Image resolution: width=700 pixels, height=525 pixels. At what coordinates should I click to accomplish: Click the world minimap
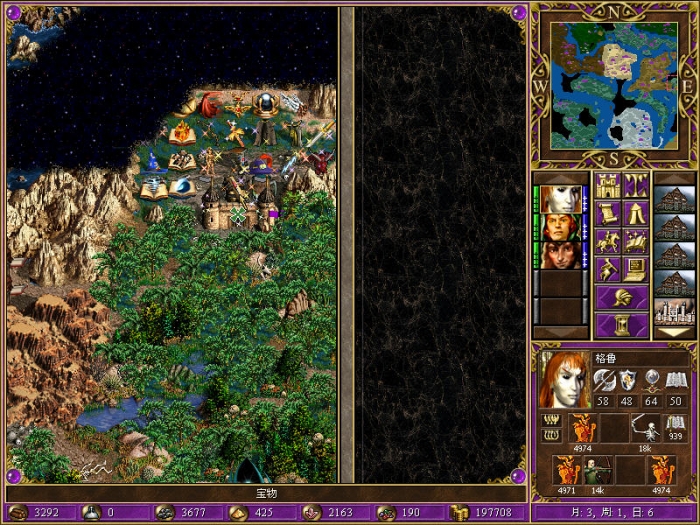614,84
